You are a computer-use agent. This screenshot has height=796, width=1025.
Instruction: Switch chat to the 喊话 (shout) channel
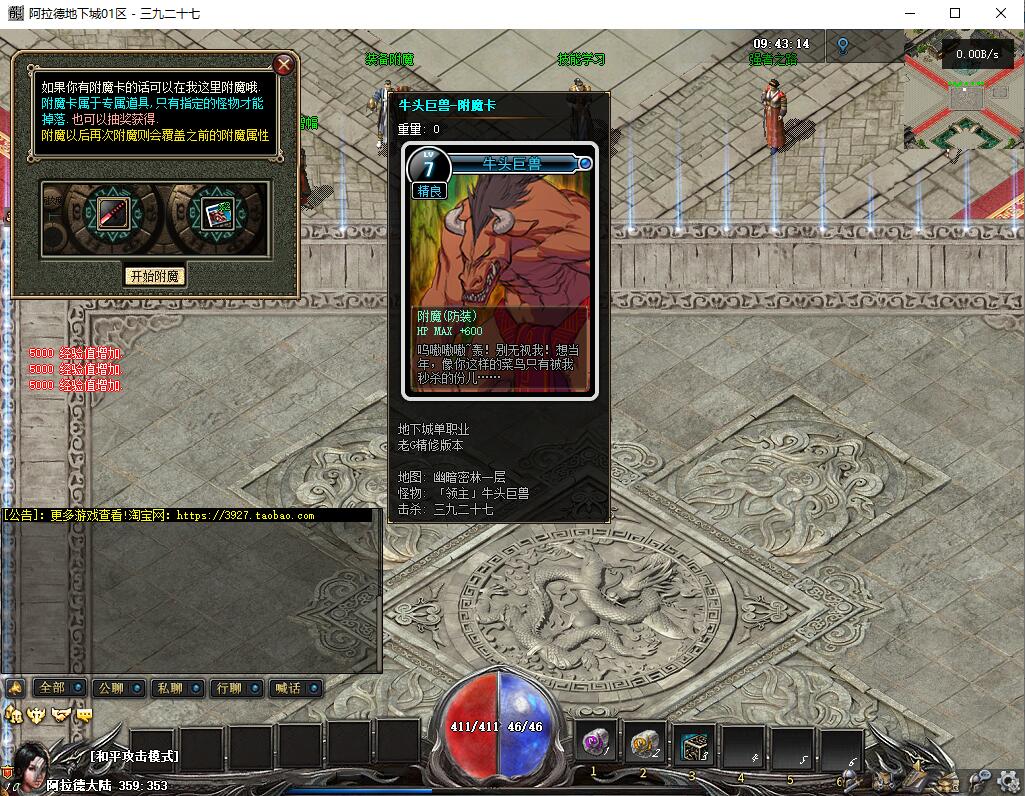287,688
